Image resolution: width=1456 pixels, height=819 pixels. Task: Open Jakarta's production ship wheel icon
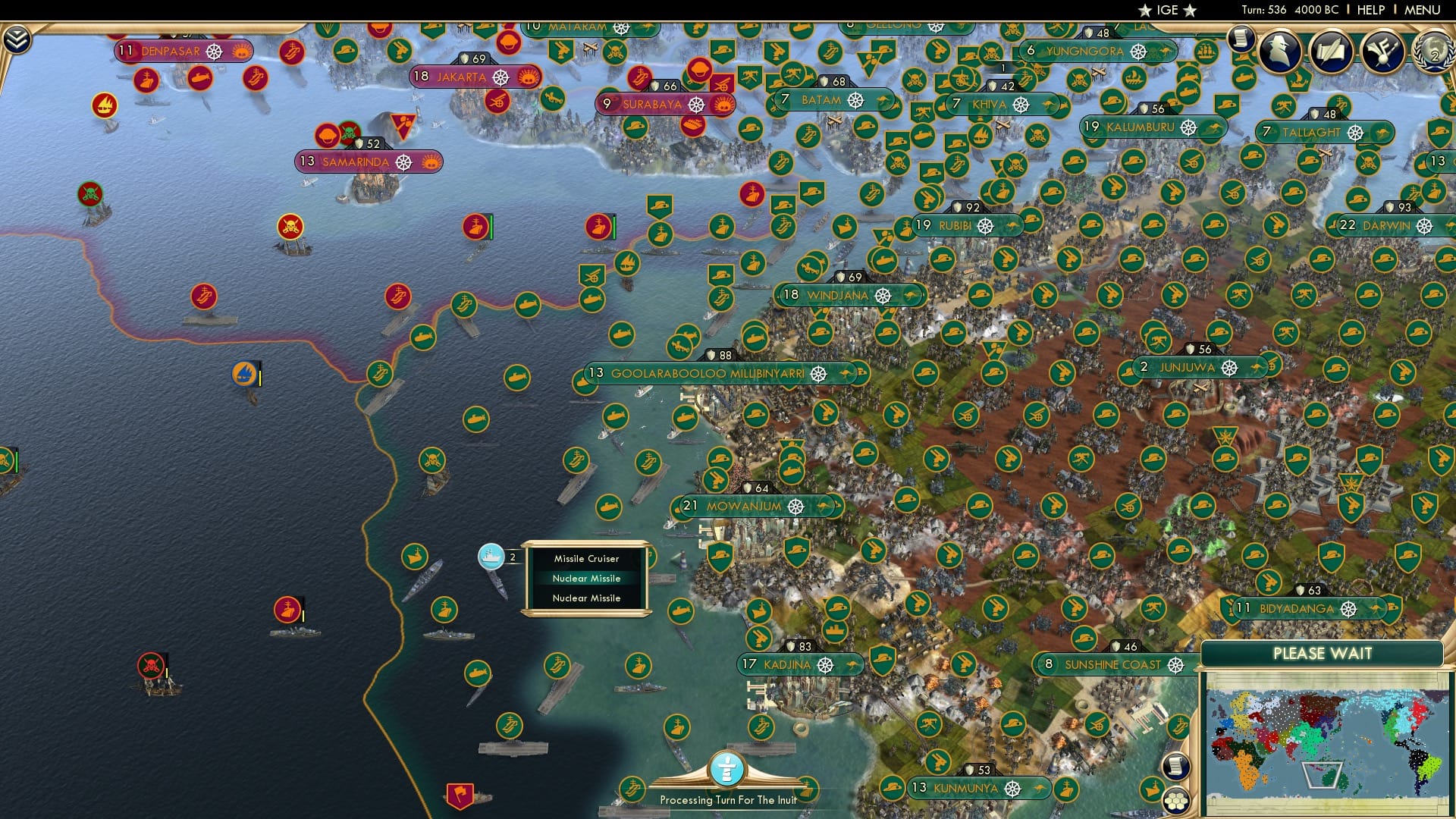[500, 77]
